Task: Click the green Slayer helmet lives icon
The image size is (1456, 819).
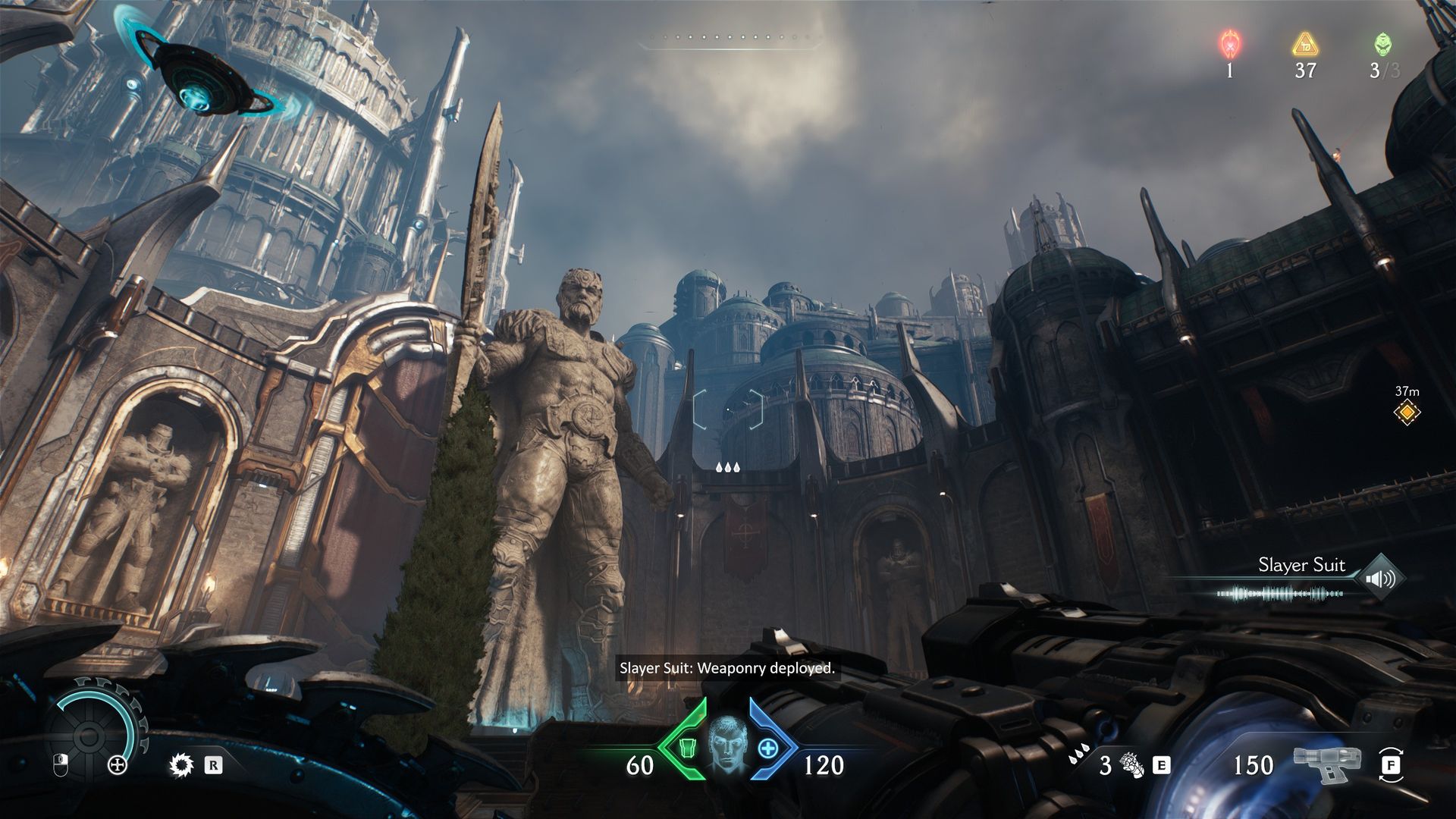Action: [1383, 44]
